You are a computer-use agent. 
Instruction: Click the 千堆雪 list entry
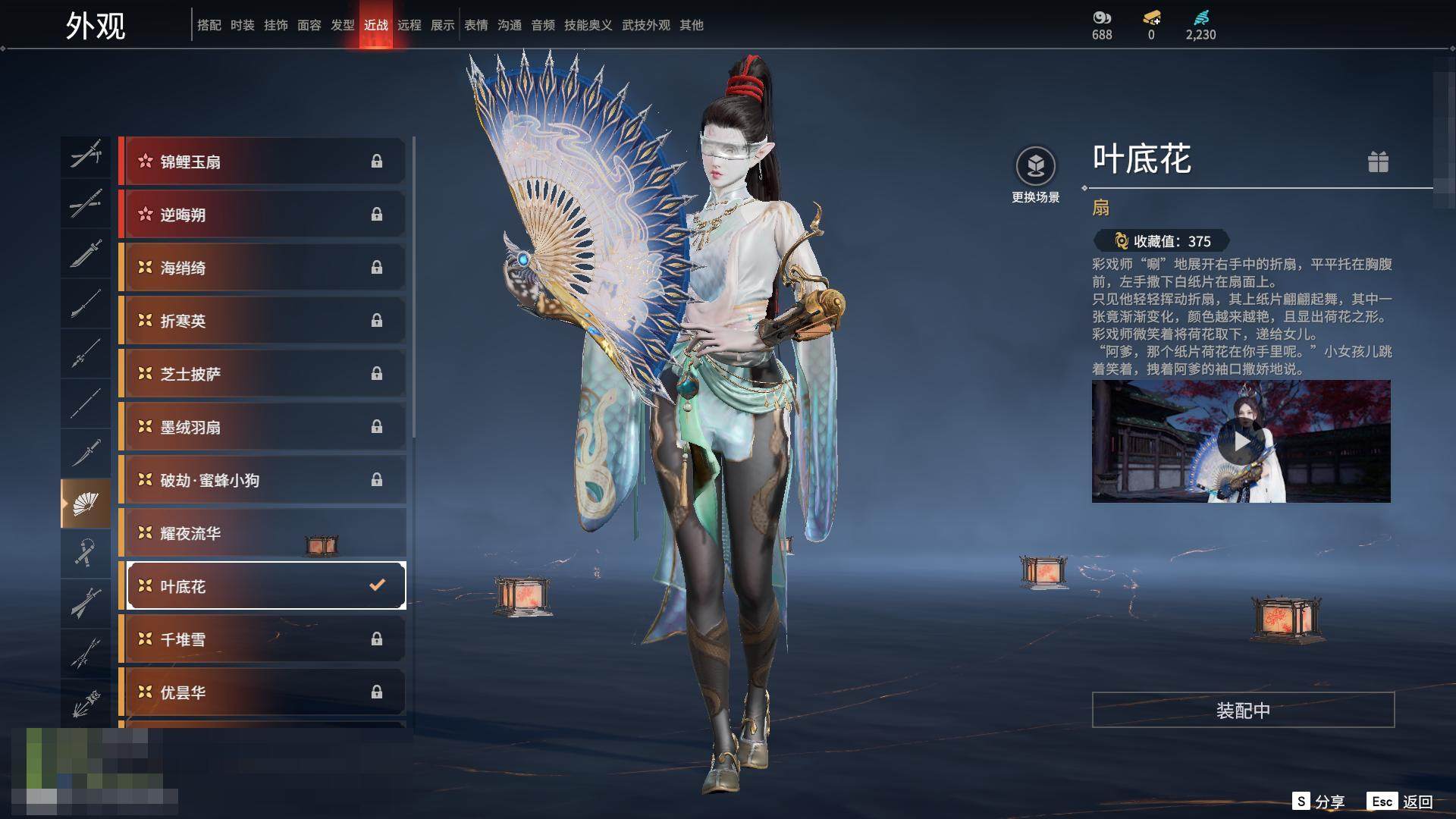[262, 639]
